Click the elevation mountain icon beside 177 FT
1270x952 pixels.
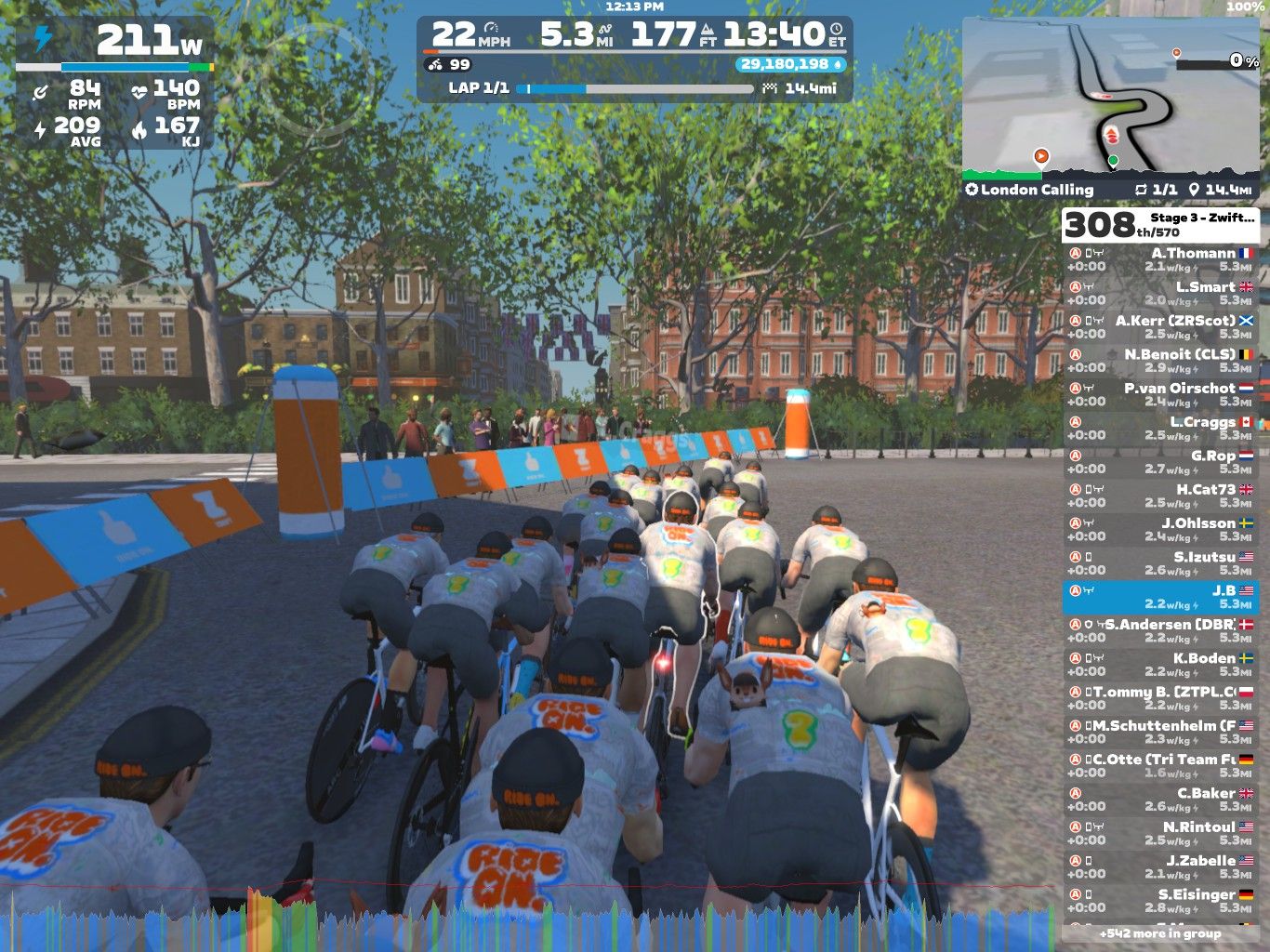[x=708, y=29]
